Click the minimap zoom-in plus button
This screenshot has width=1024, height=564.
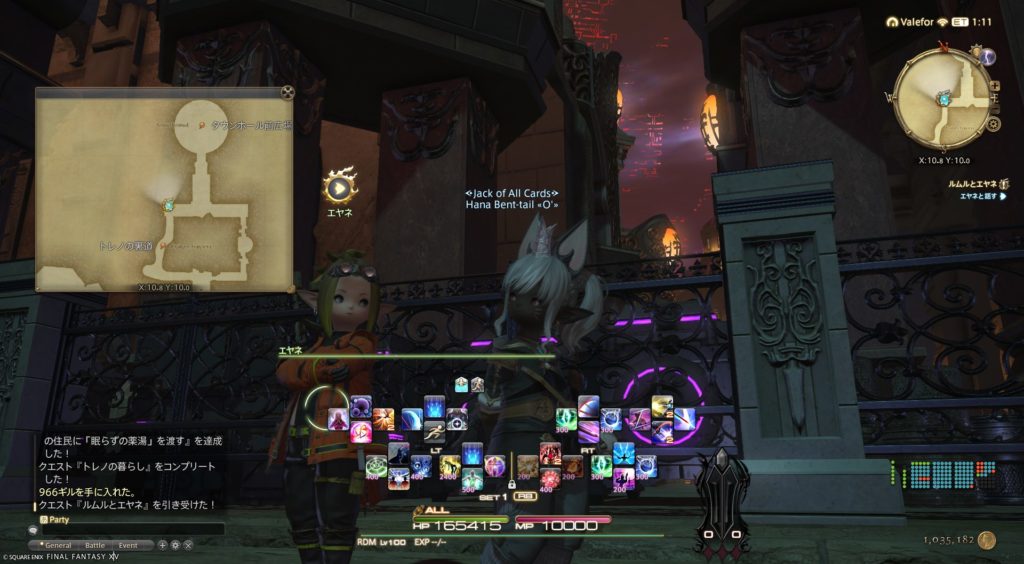coord(993,86)
